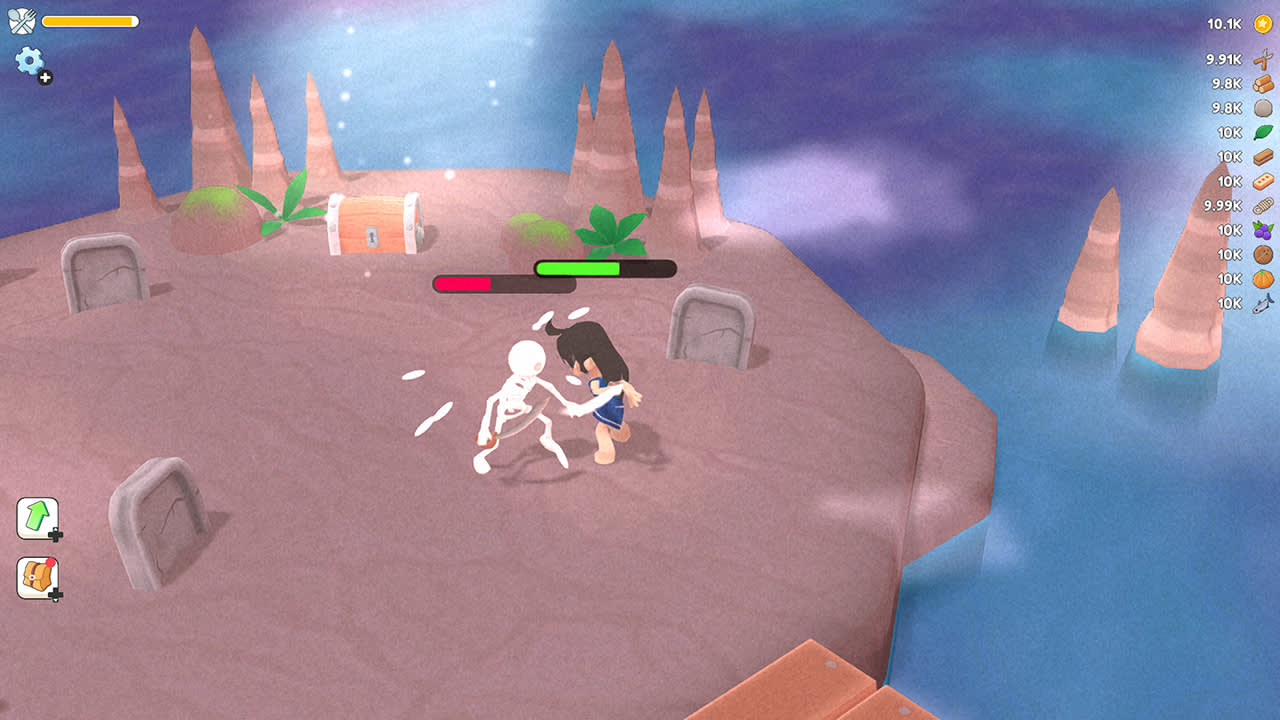Open the settings gear menu
The image size is (1280, 720).
coord(29,62)
